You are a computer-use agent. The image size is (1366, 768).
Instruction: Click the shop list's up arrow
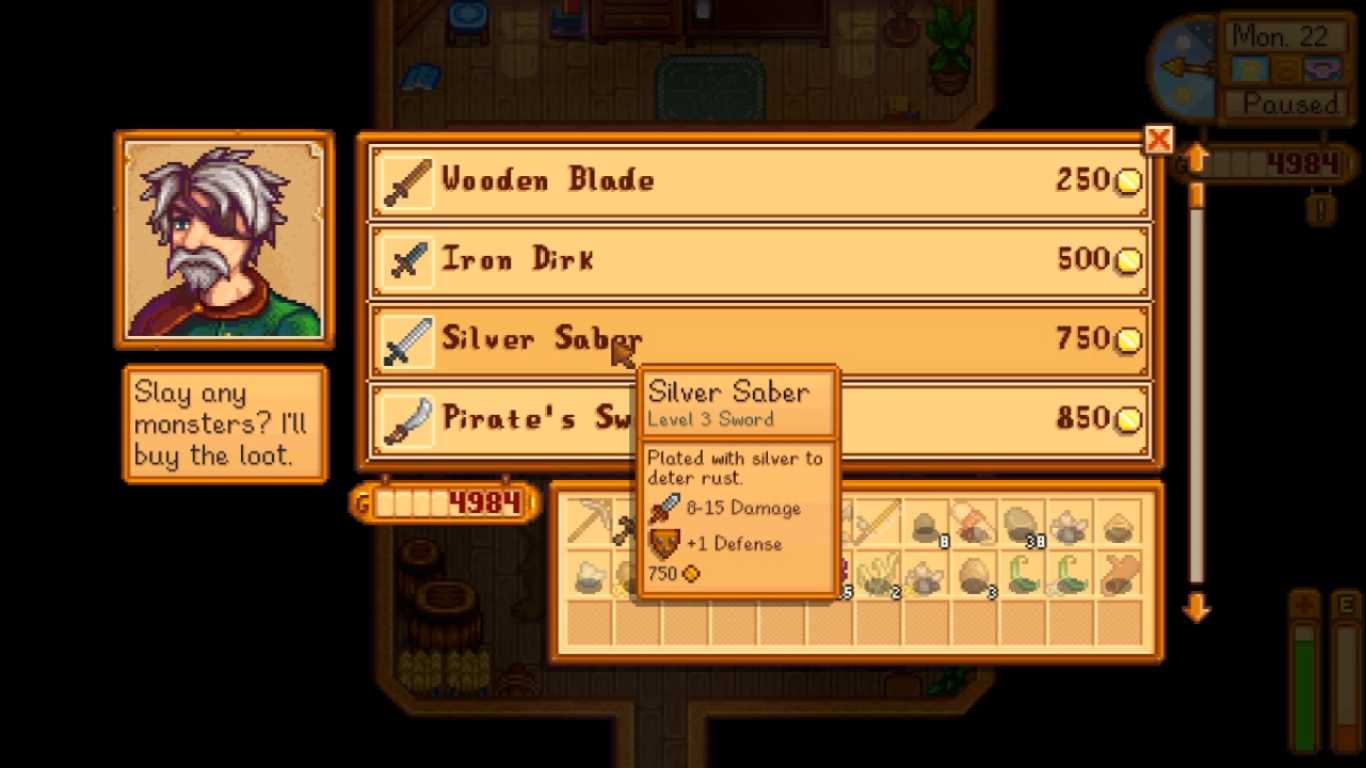[x=1196, y=159]
